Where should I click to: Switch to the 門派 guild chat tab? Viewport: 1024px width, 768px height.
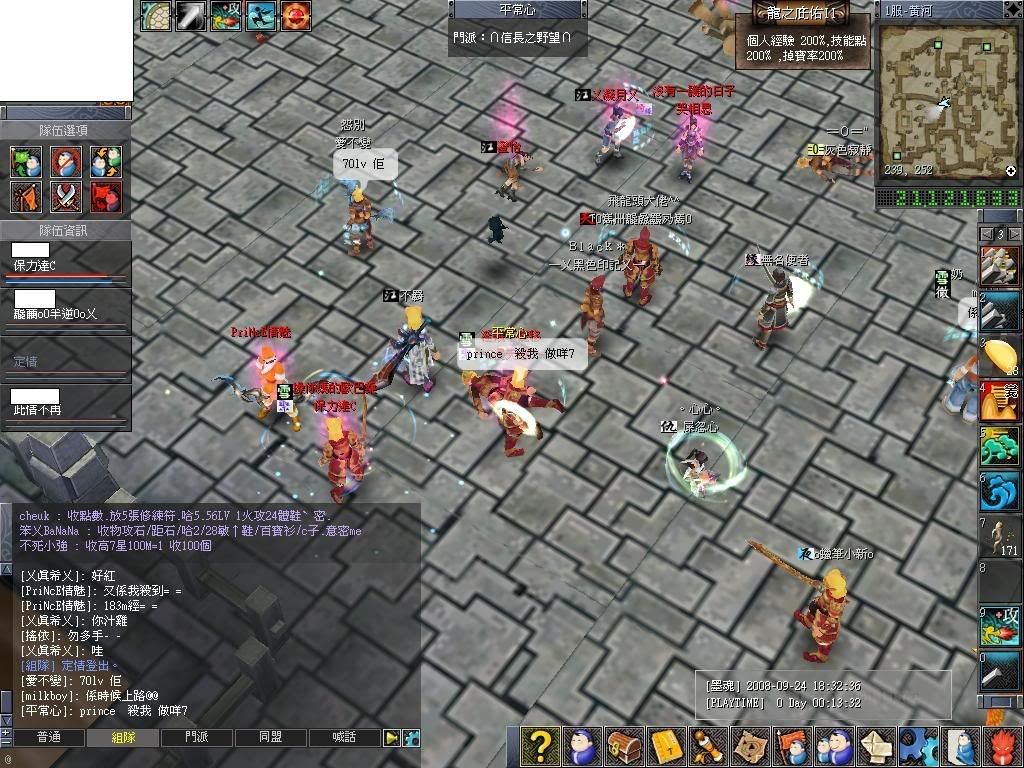198,738
